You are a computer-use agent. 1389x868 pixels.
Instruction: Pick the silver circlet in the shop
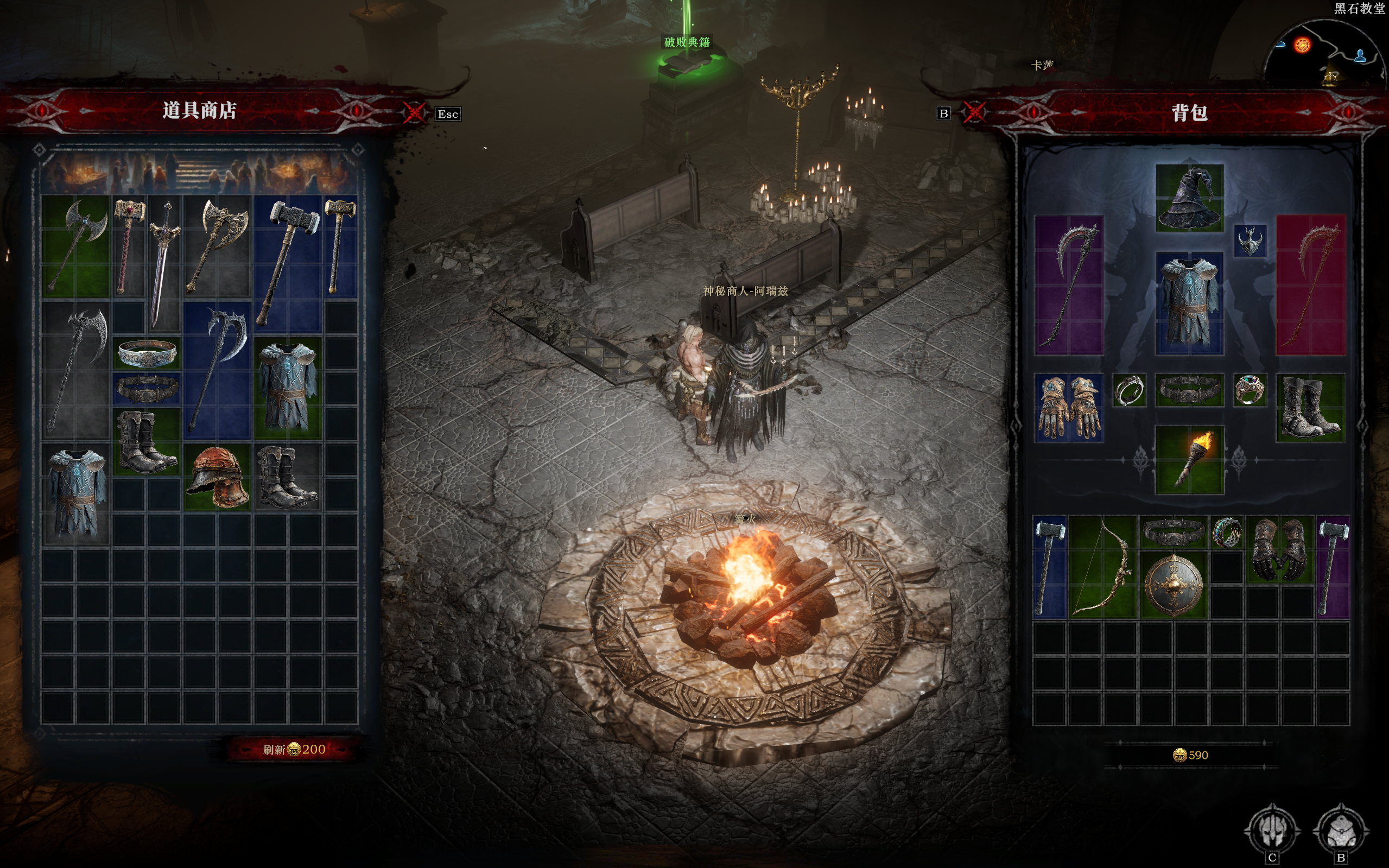click(147, 353)
